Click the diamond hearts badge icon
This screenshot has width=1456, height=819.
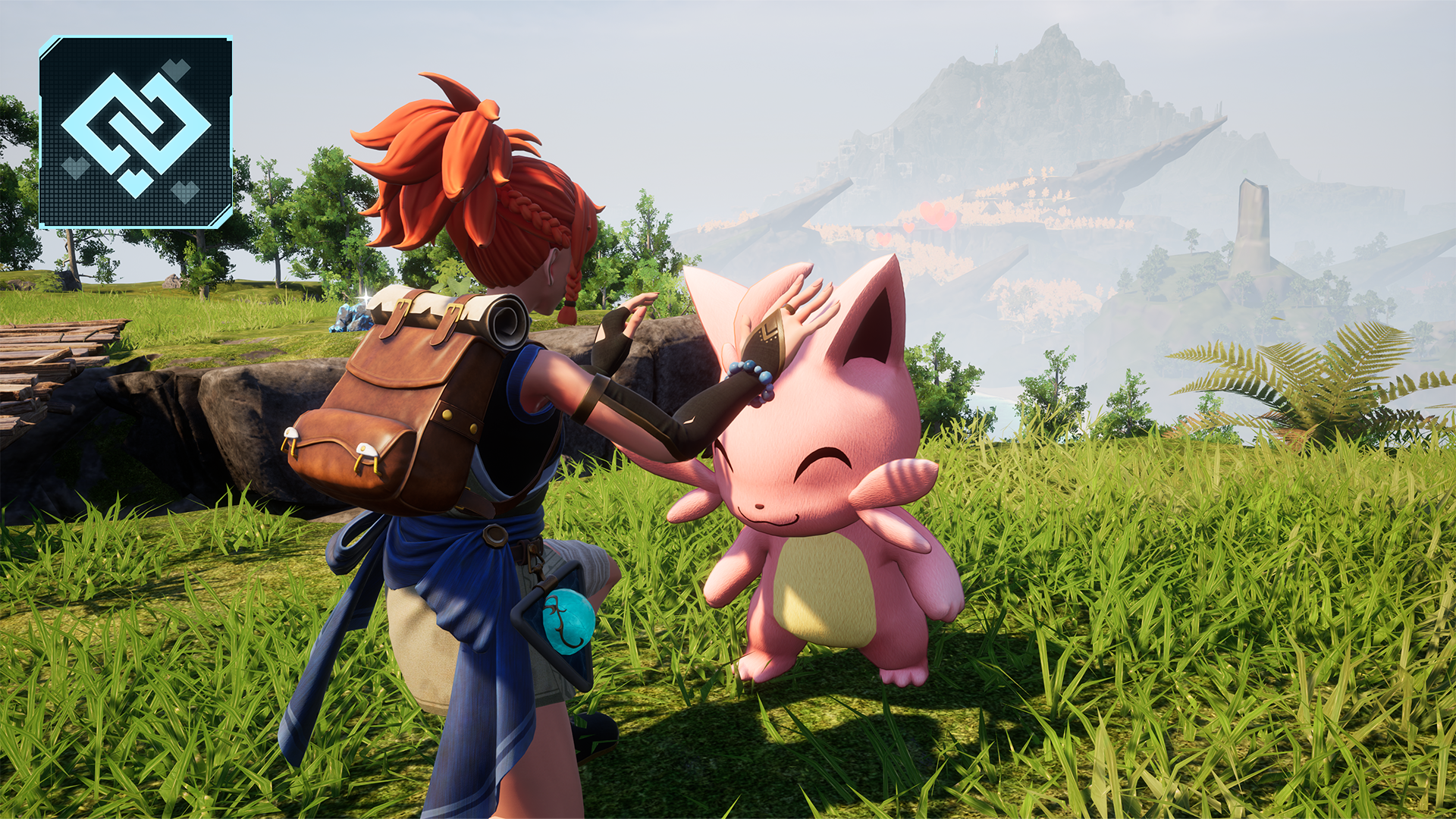(x=136, y=132)
